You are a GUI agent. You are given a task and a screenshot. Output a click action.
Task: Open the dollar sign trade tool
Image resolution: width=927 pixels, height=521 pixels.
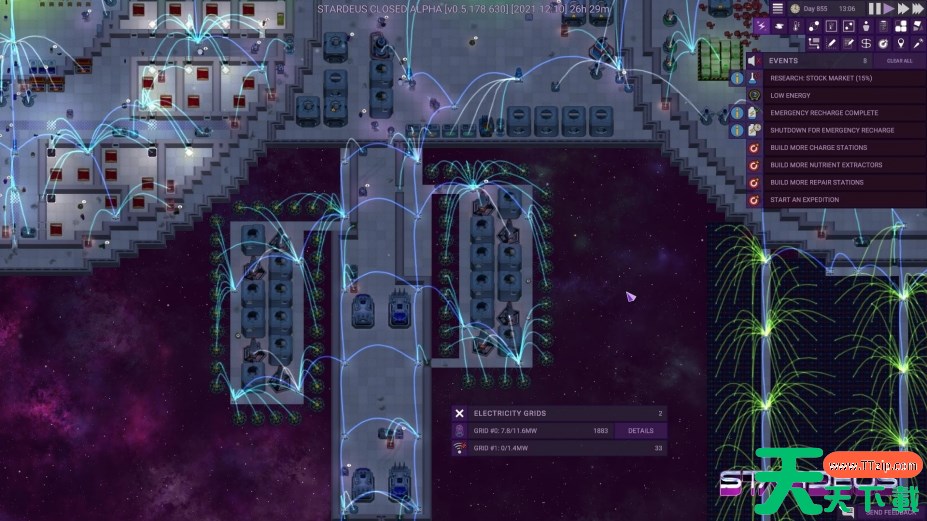click(x=866, y=43)
